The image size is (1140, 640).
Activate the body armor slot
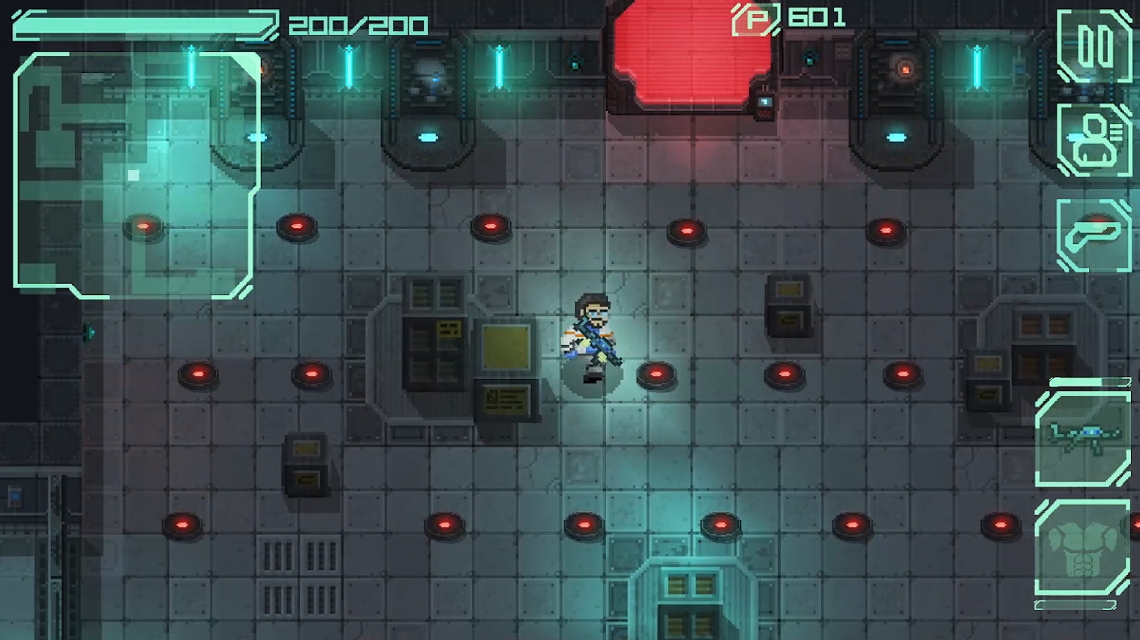pos(1082,548)
